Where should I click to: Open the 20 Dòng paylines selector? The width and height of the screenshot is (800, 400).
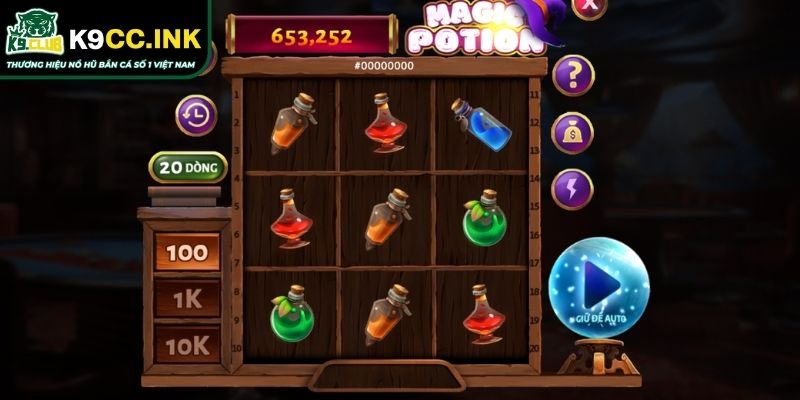click(x=188, y=167)
